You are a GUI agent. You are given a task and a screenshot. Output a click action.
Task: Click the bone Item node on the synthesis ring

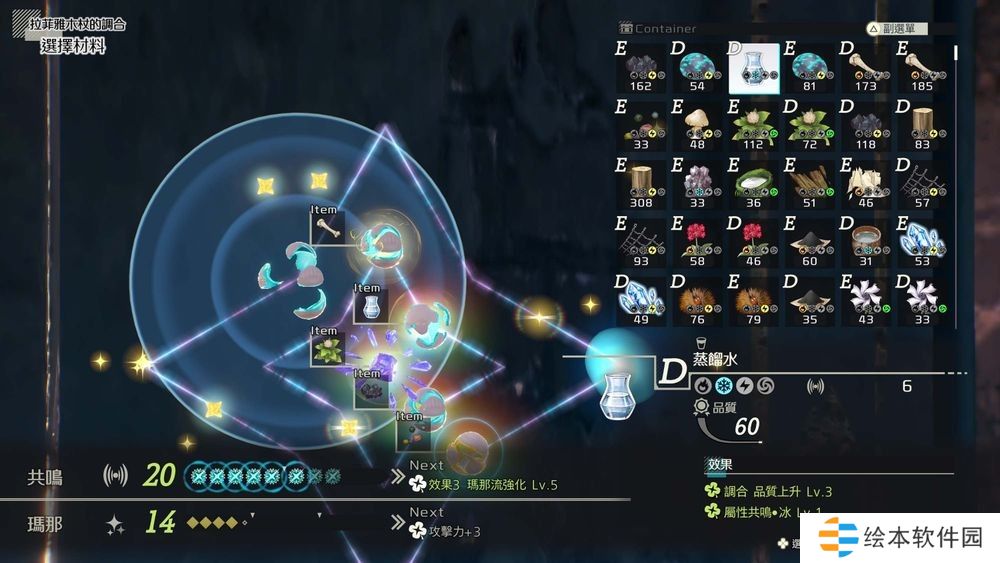coord(328,226)
